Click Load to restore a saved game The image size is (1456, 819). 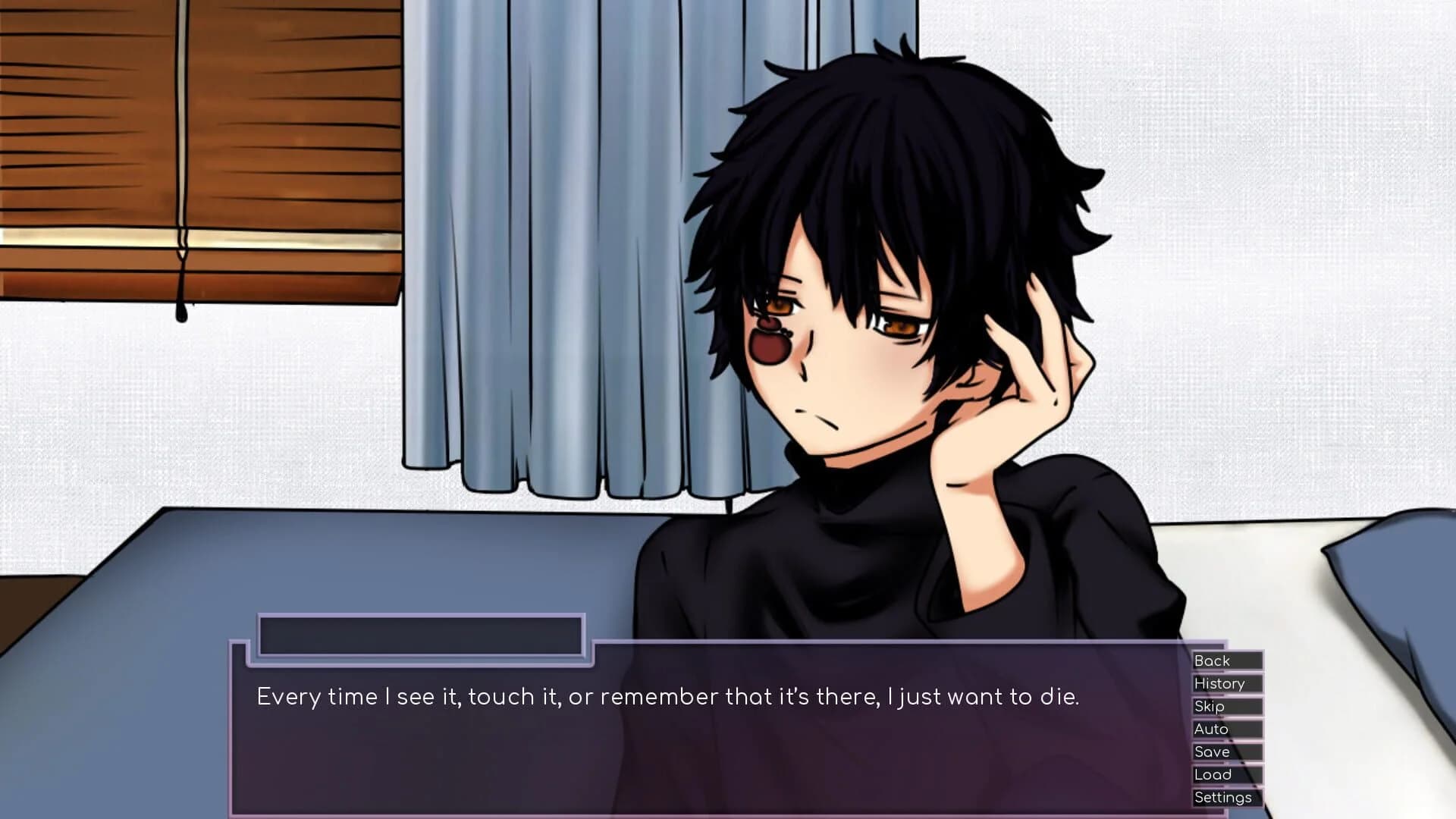coord(1212,774)
